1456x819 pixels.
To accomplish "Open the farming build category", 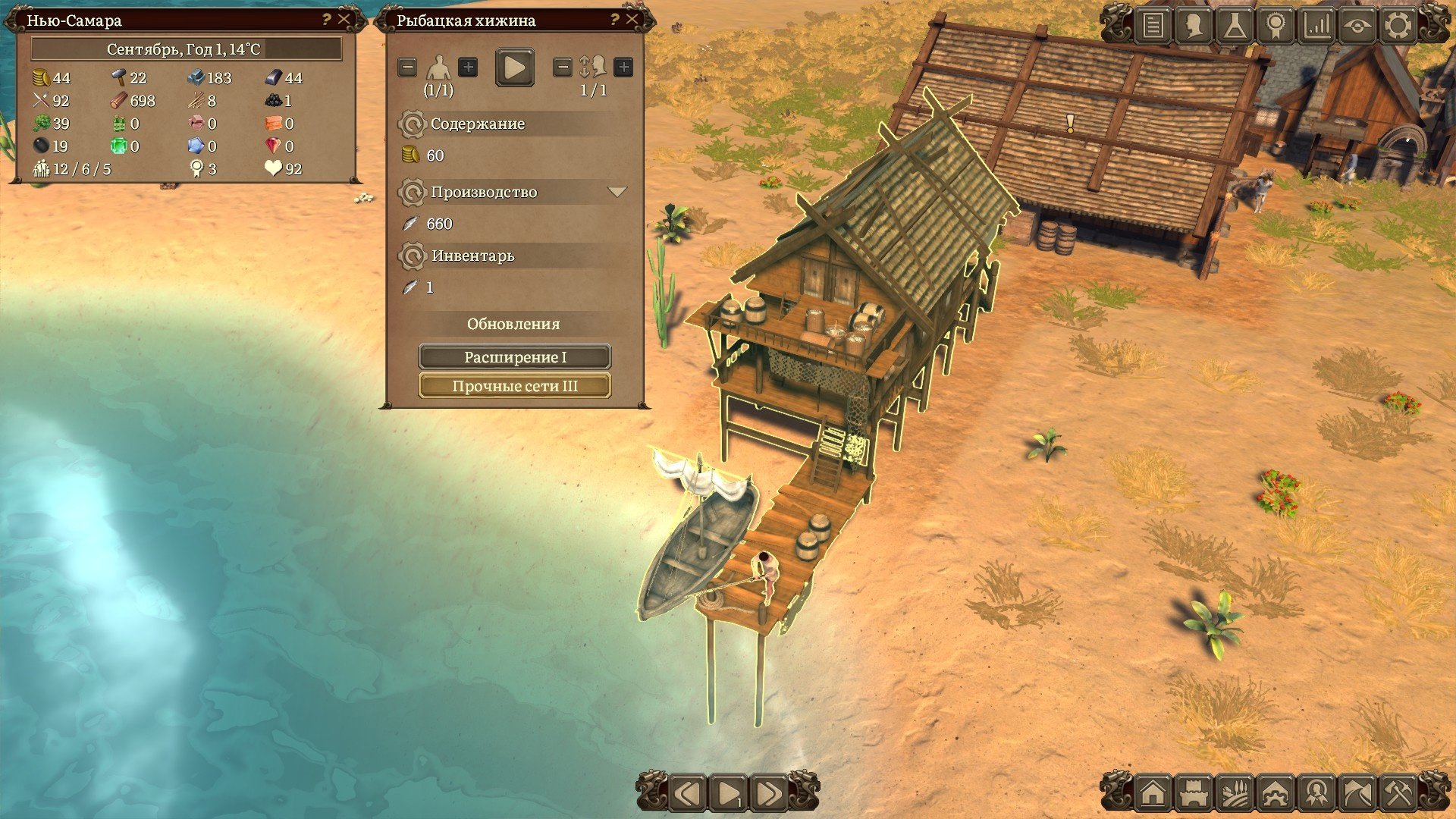I will click(1235, 794).
